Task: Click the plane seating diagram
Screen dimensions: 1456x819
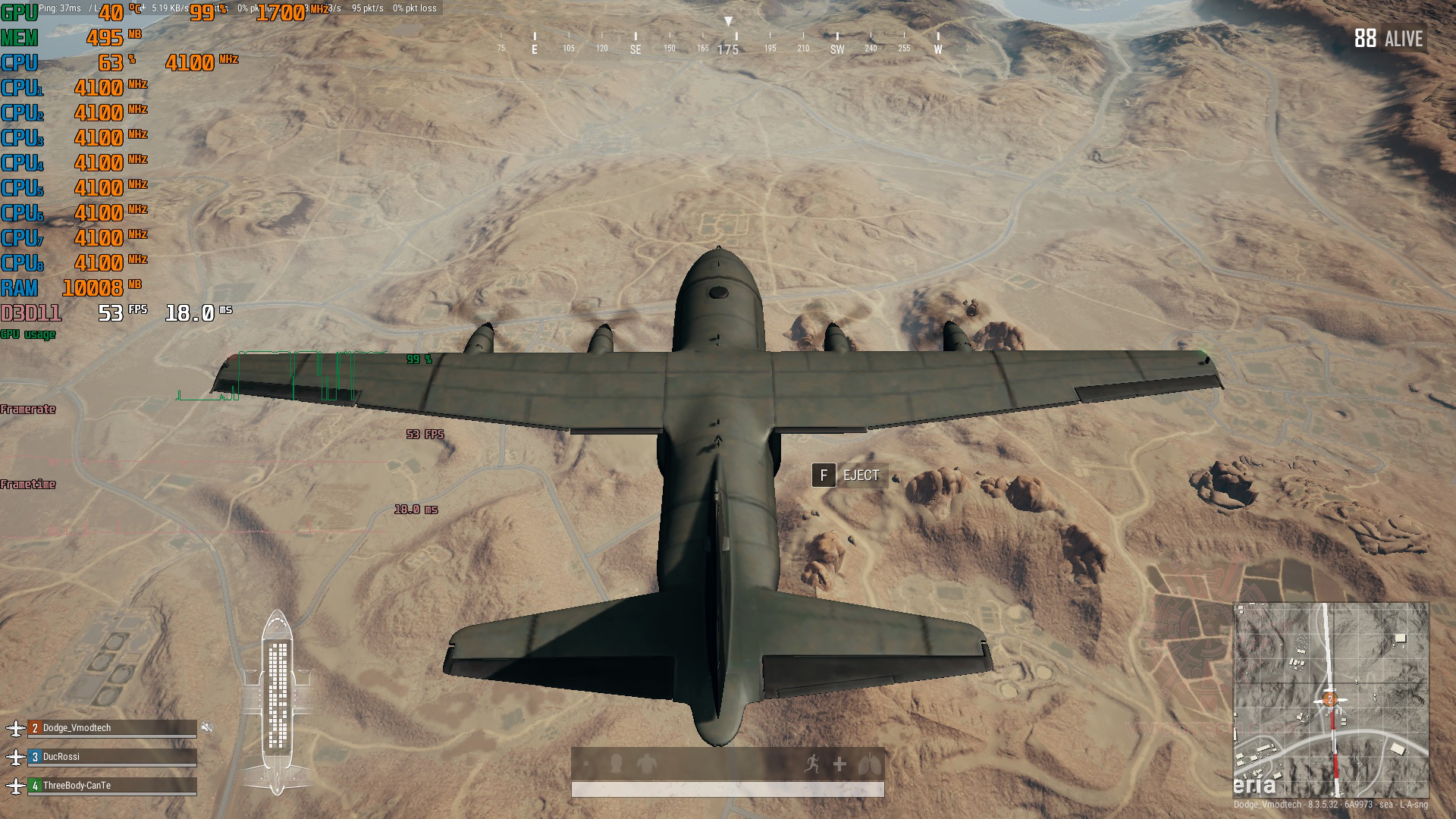Action: (278, 701)
